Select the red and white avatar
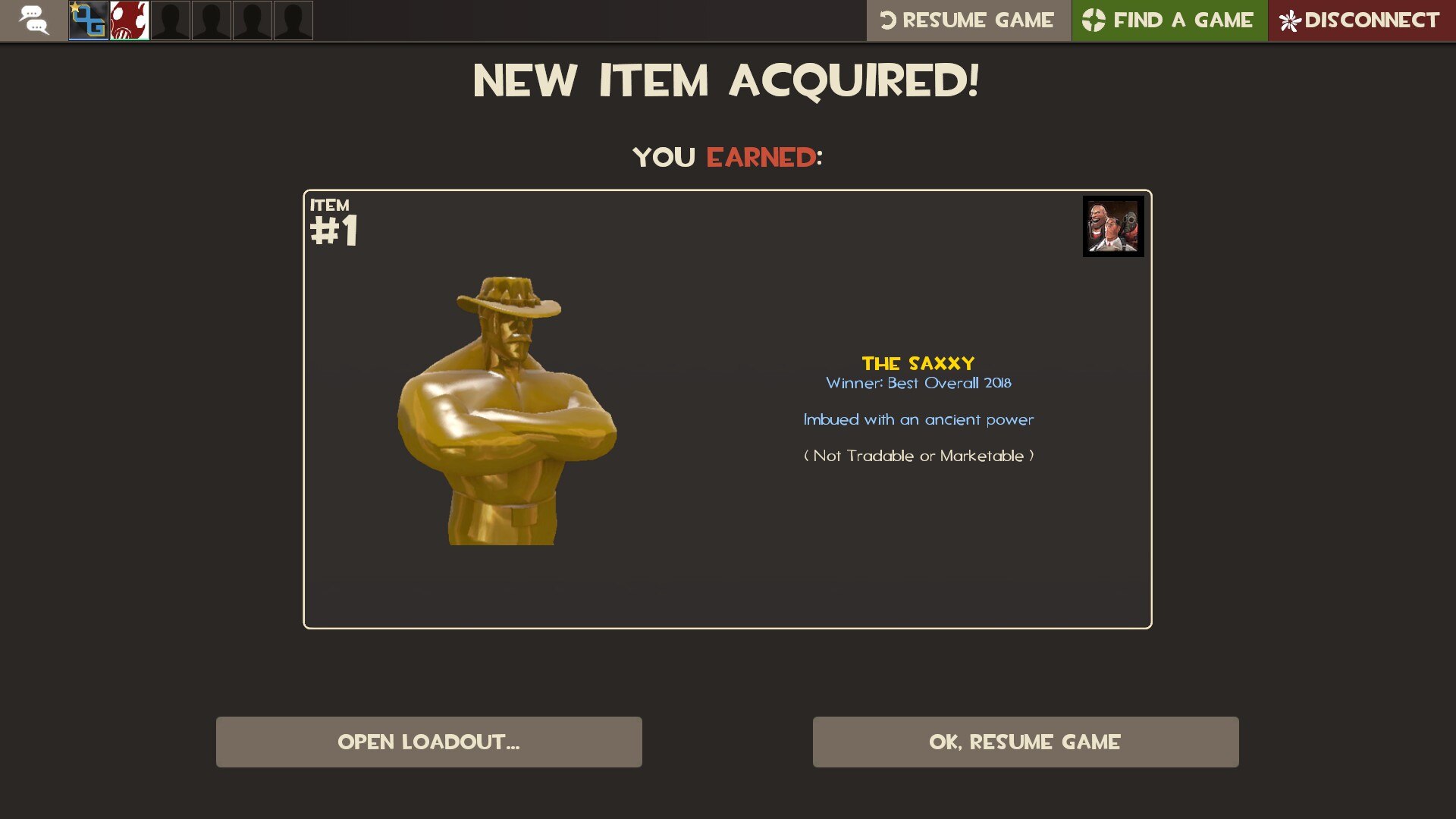This screenshot has height=819, width=1456. tap(130, 20)
